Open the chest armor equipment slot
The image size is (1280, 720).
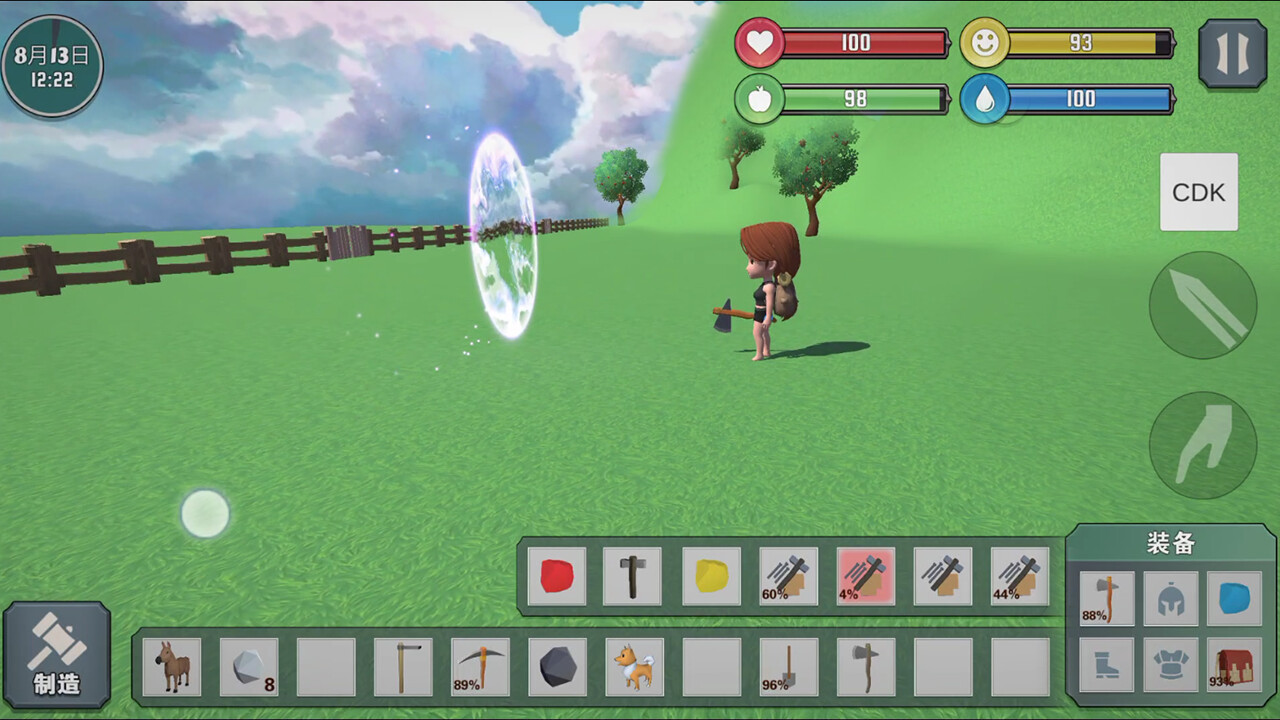click(x=1170, y=665)
